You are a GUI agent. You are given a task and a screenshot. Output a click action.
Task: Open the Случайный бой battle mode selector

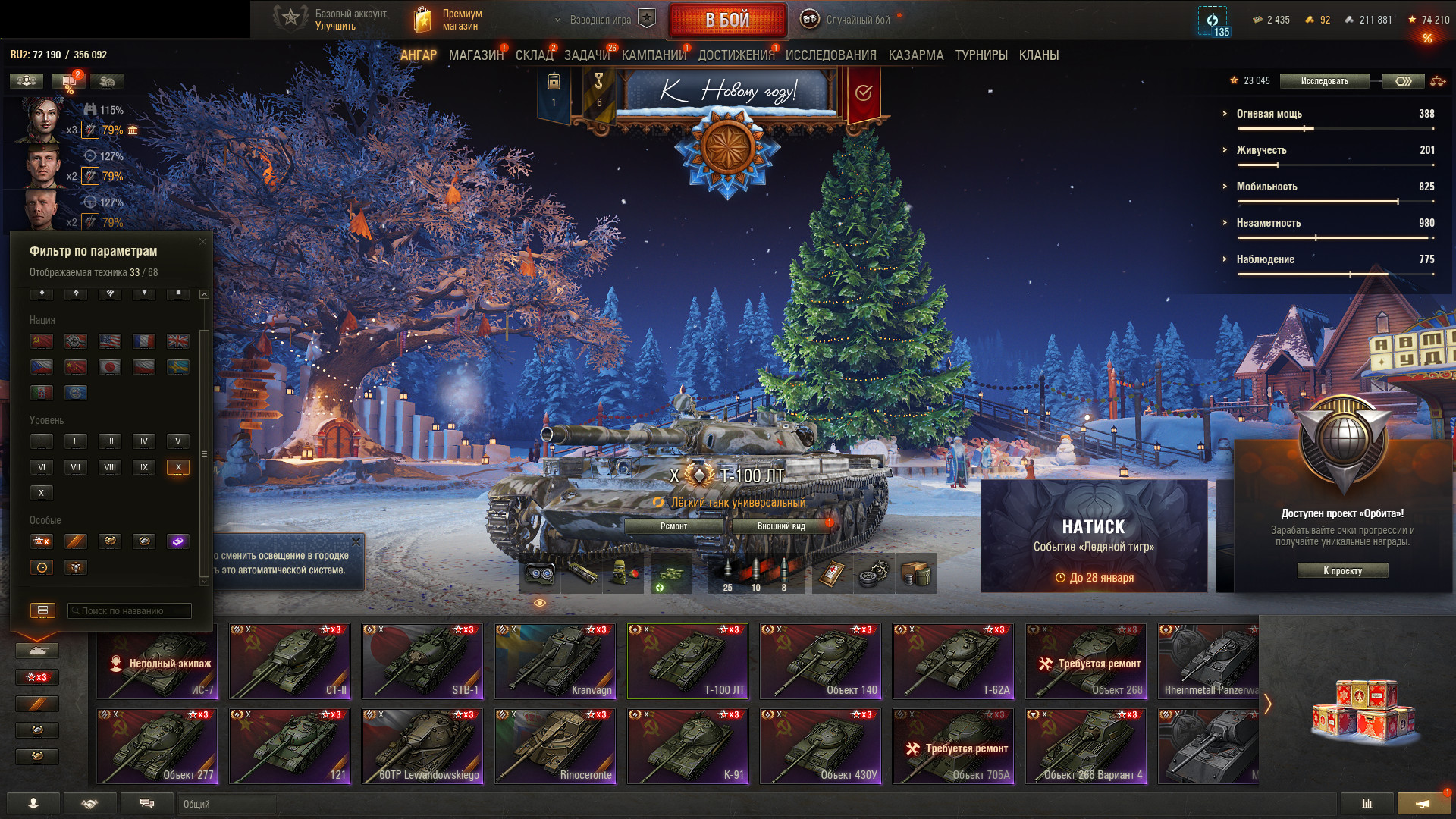848,20
